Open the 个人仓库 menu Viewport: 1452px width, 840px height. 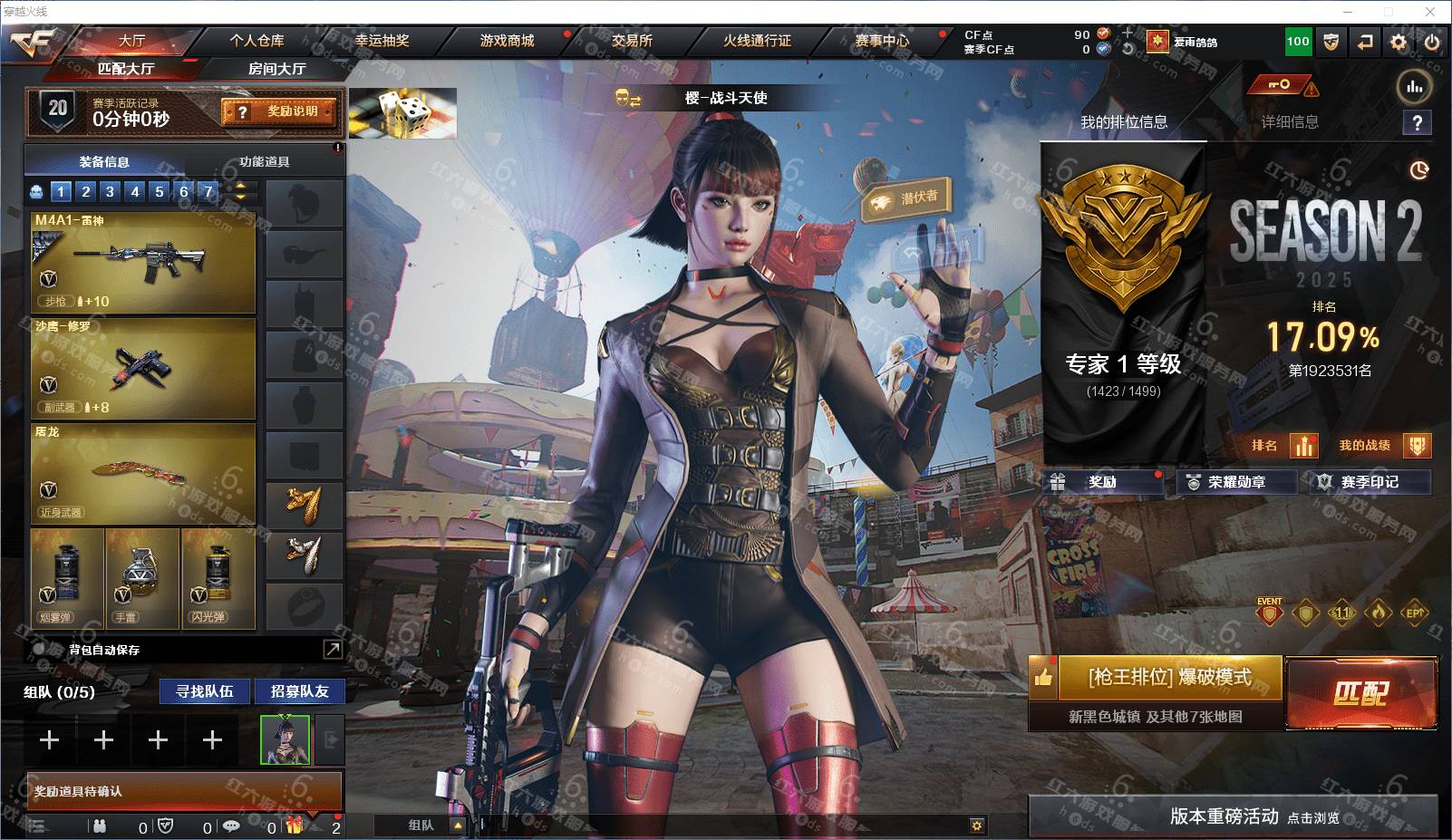[x=257, y=41]
